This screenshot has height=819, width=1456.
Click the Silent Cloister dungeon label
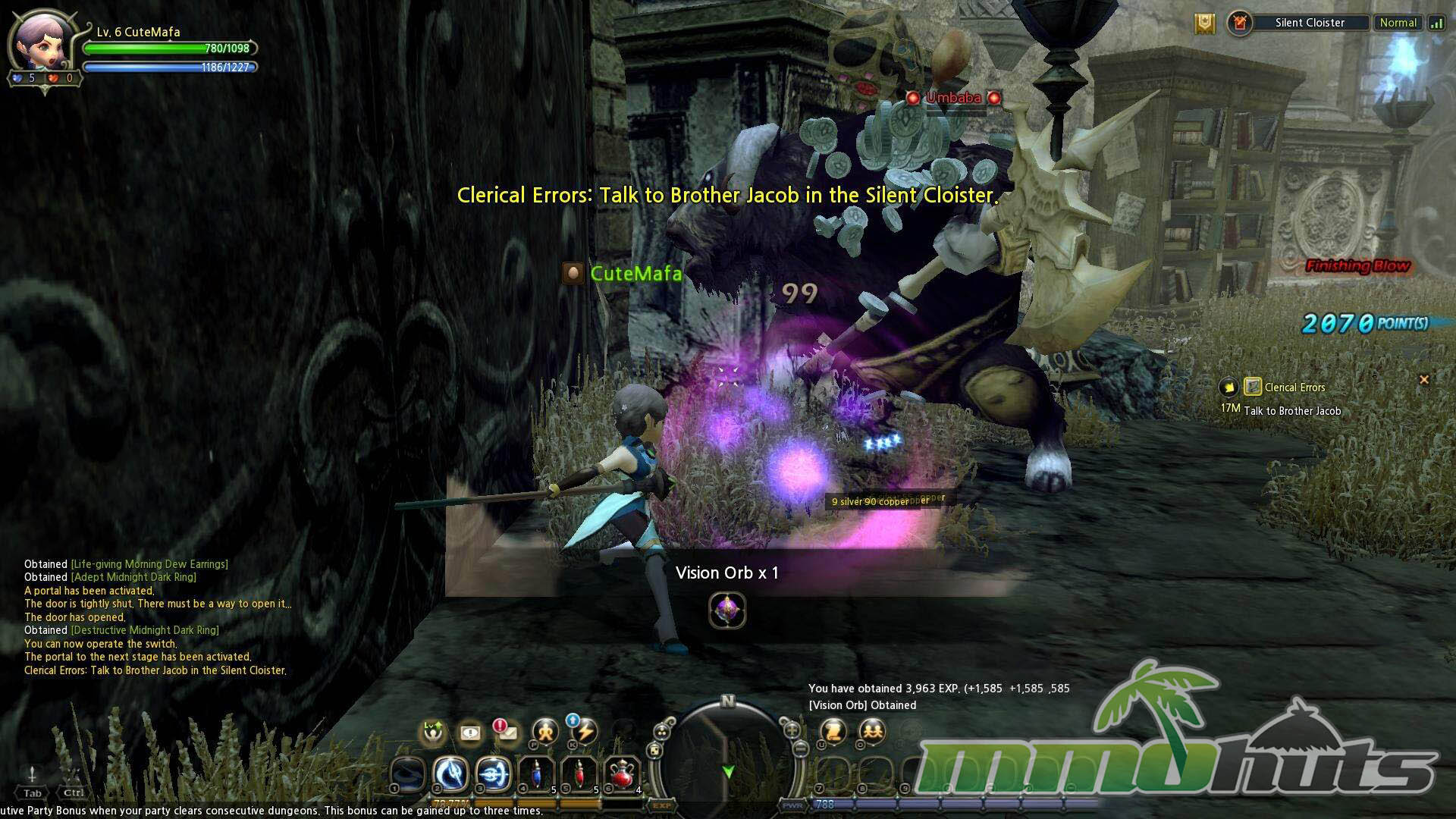pyautogui.click(x=1310, y=23)
